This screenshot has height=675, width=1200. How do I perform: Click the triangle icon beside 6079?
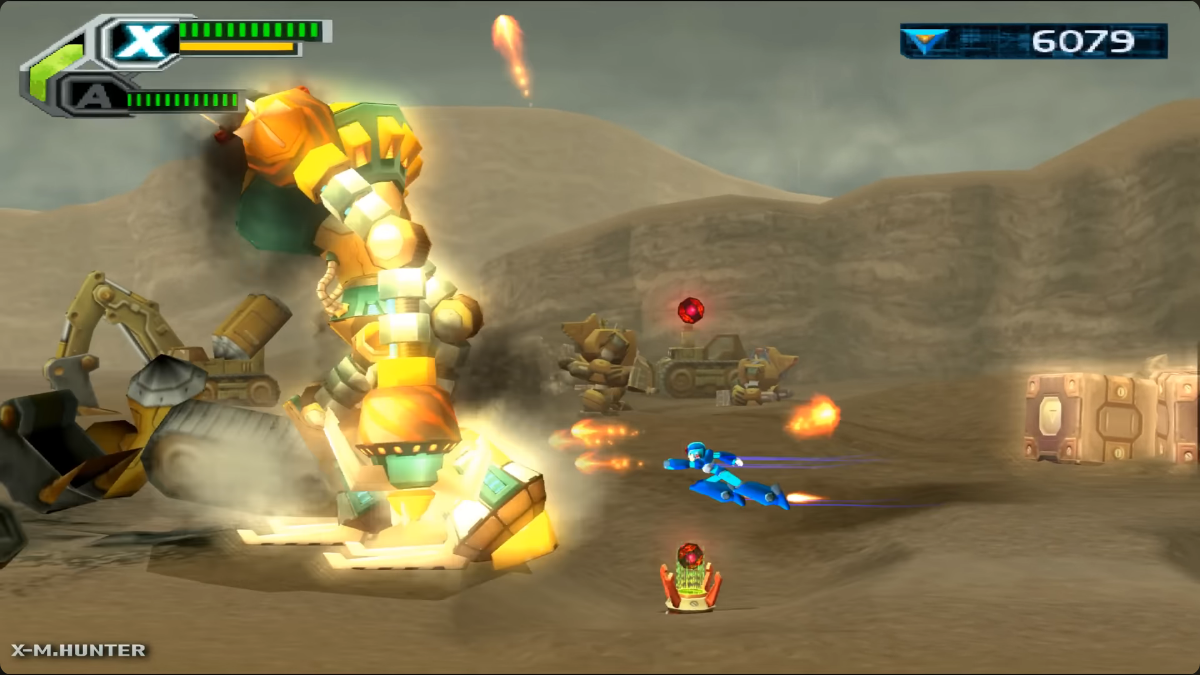(927, 41)
